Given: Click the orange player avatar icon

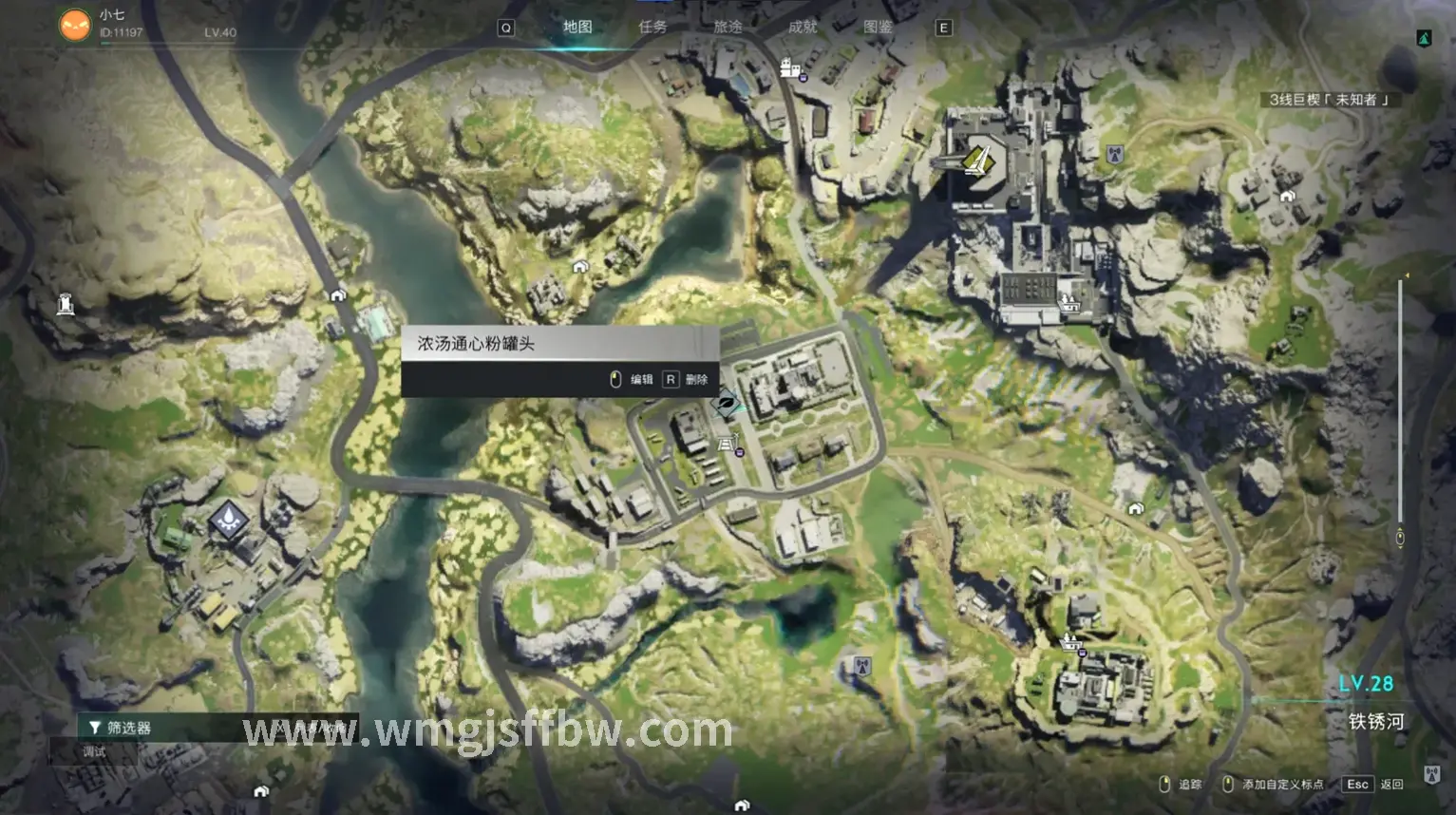Looking at the screenshot, I should click(x=75, y=25).
